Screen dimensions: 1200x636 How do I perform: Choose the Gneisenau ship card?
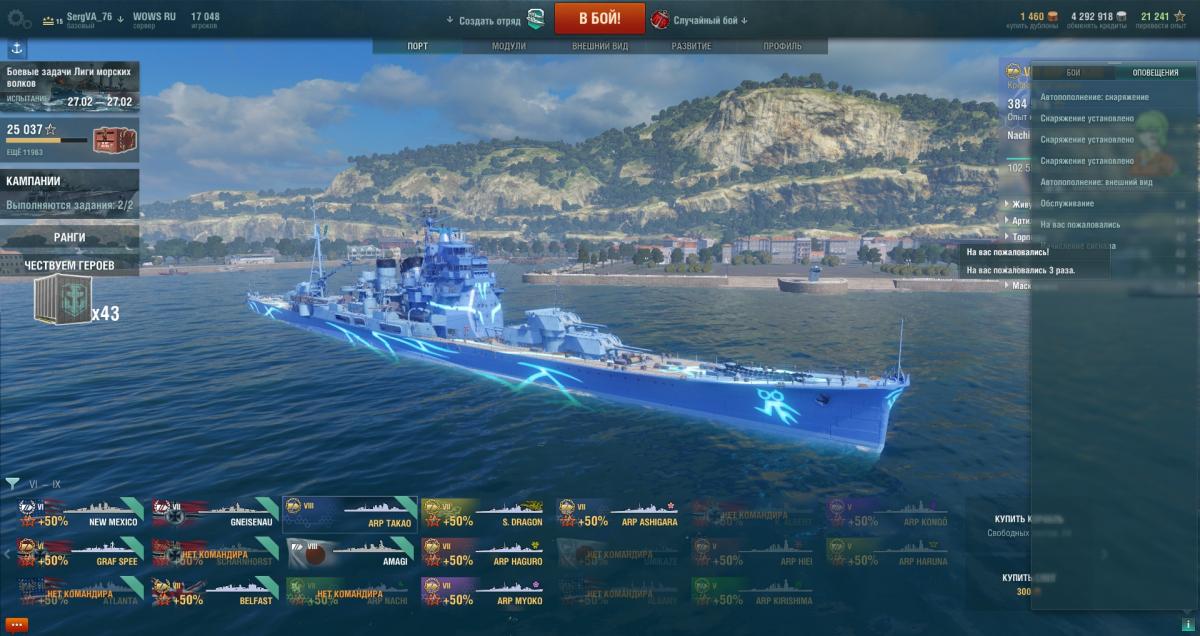pos(214,513)
